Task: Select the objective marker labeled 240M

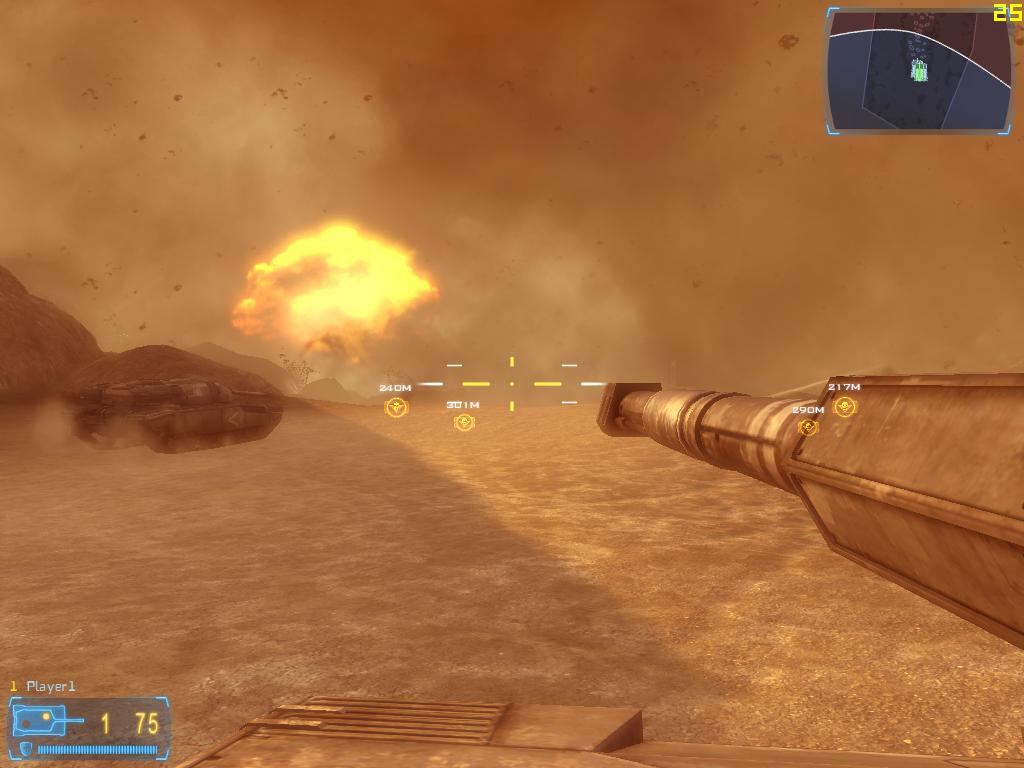Action: click(396, 407)
